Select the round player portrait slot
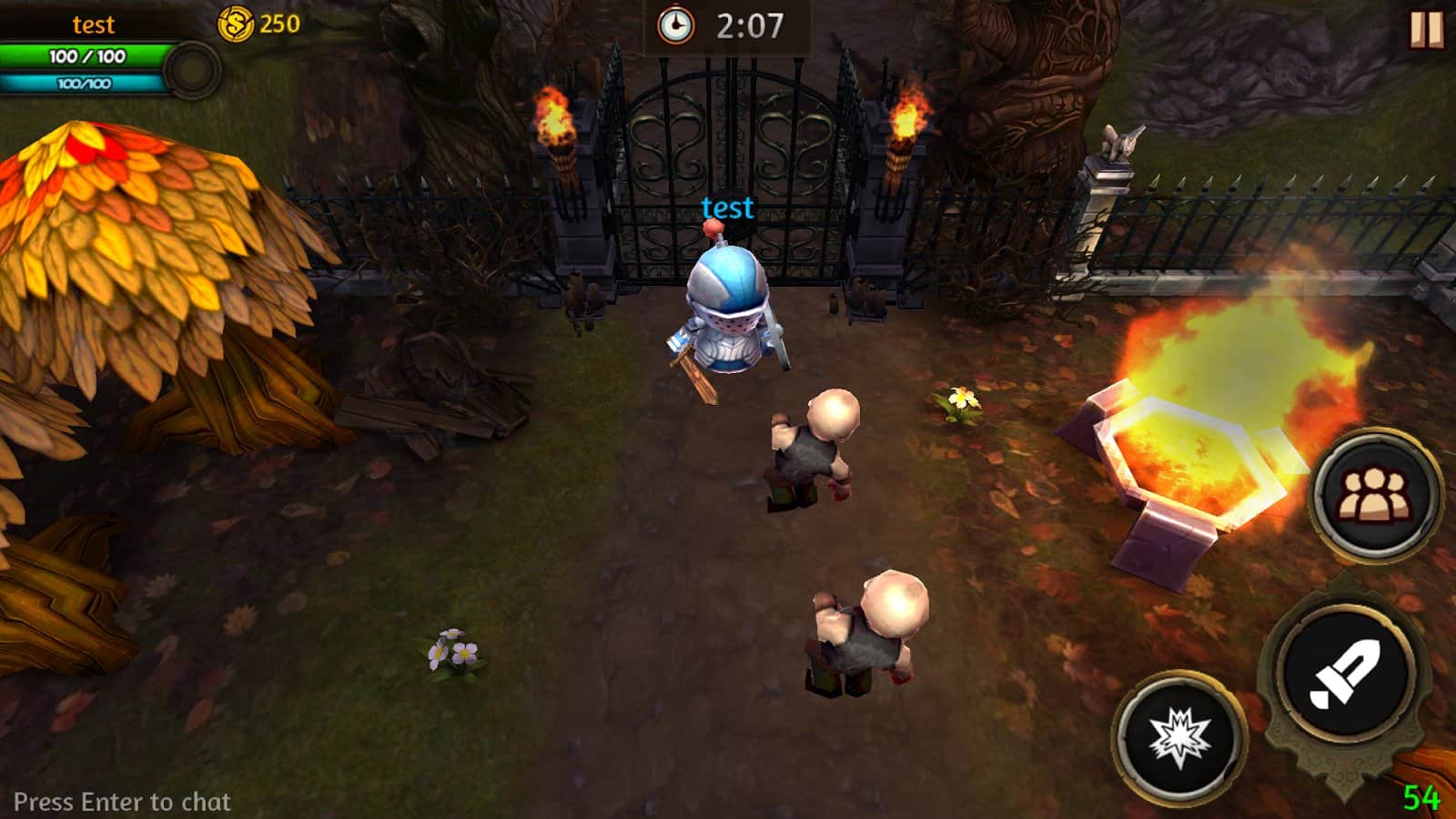Image resolution: width=1456 pixels, height=819 pixels. click(192, 70)
